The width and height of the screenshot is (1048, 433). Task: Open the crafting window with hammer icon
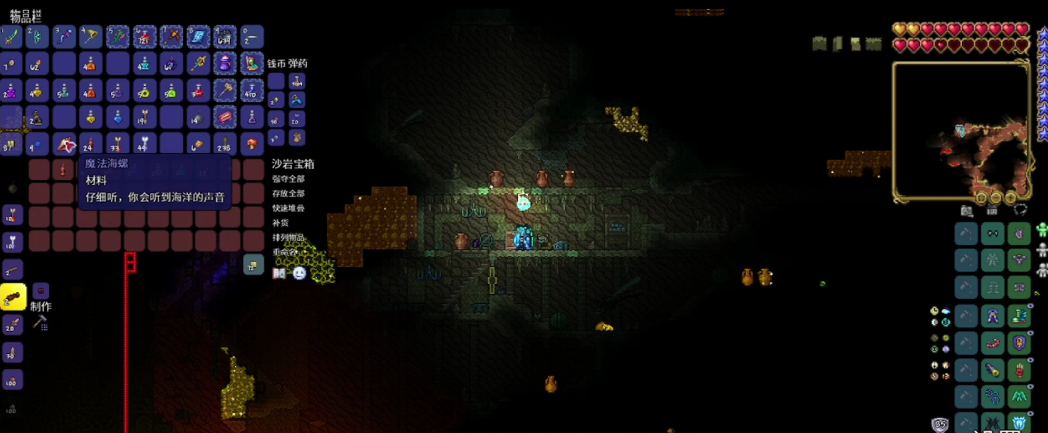pyautogui.click(x=40, y=322)
